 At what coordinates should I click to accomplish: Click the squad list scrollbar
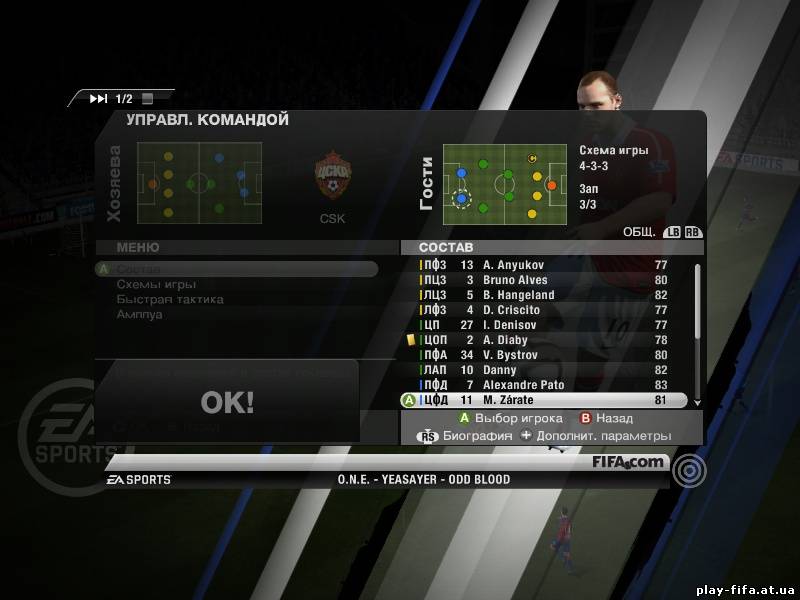(697, 330)
